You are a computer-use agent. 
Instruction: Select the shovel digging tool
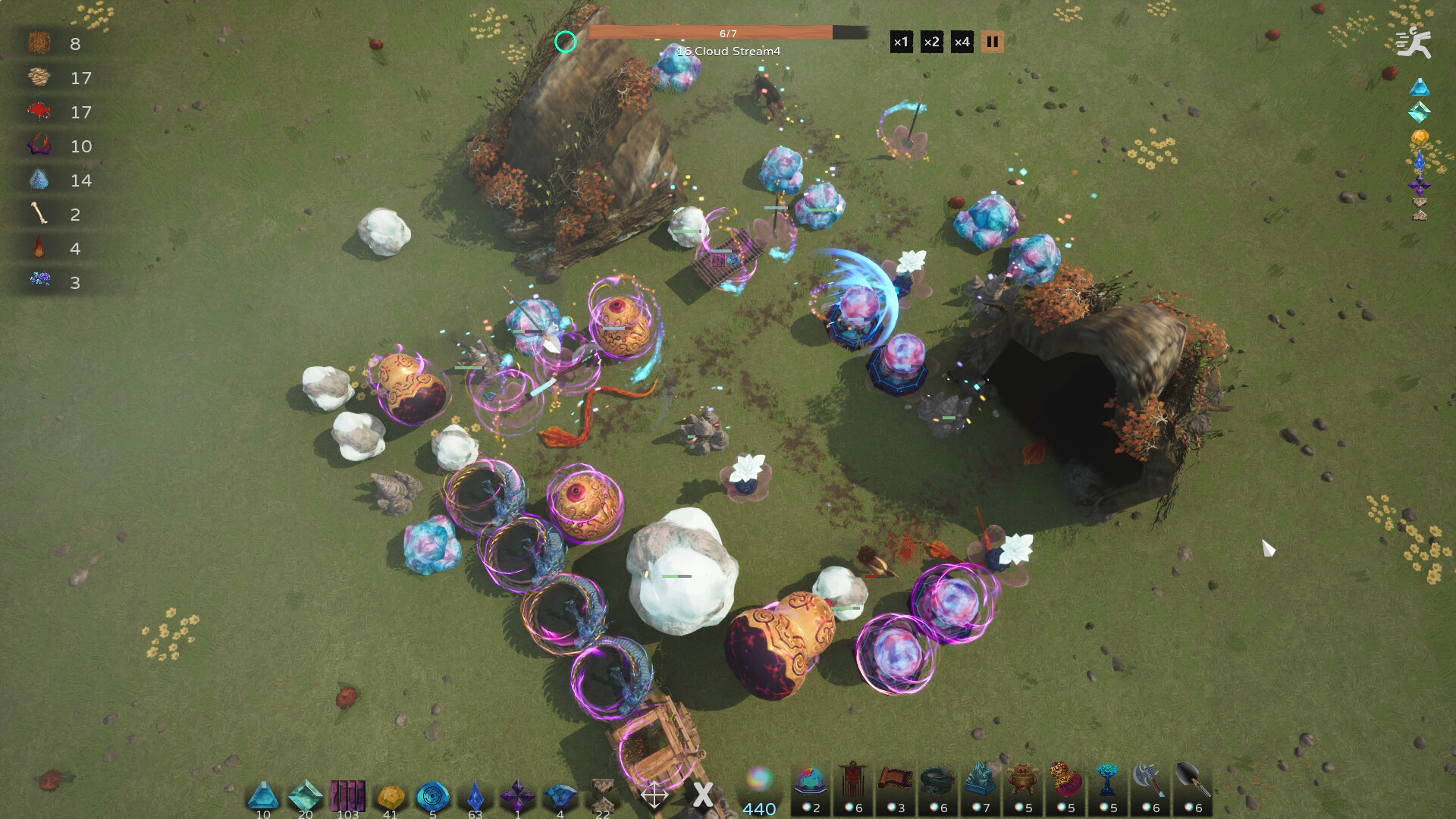pyautogui.click(x=1192, y=790)
